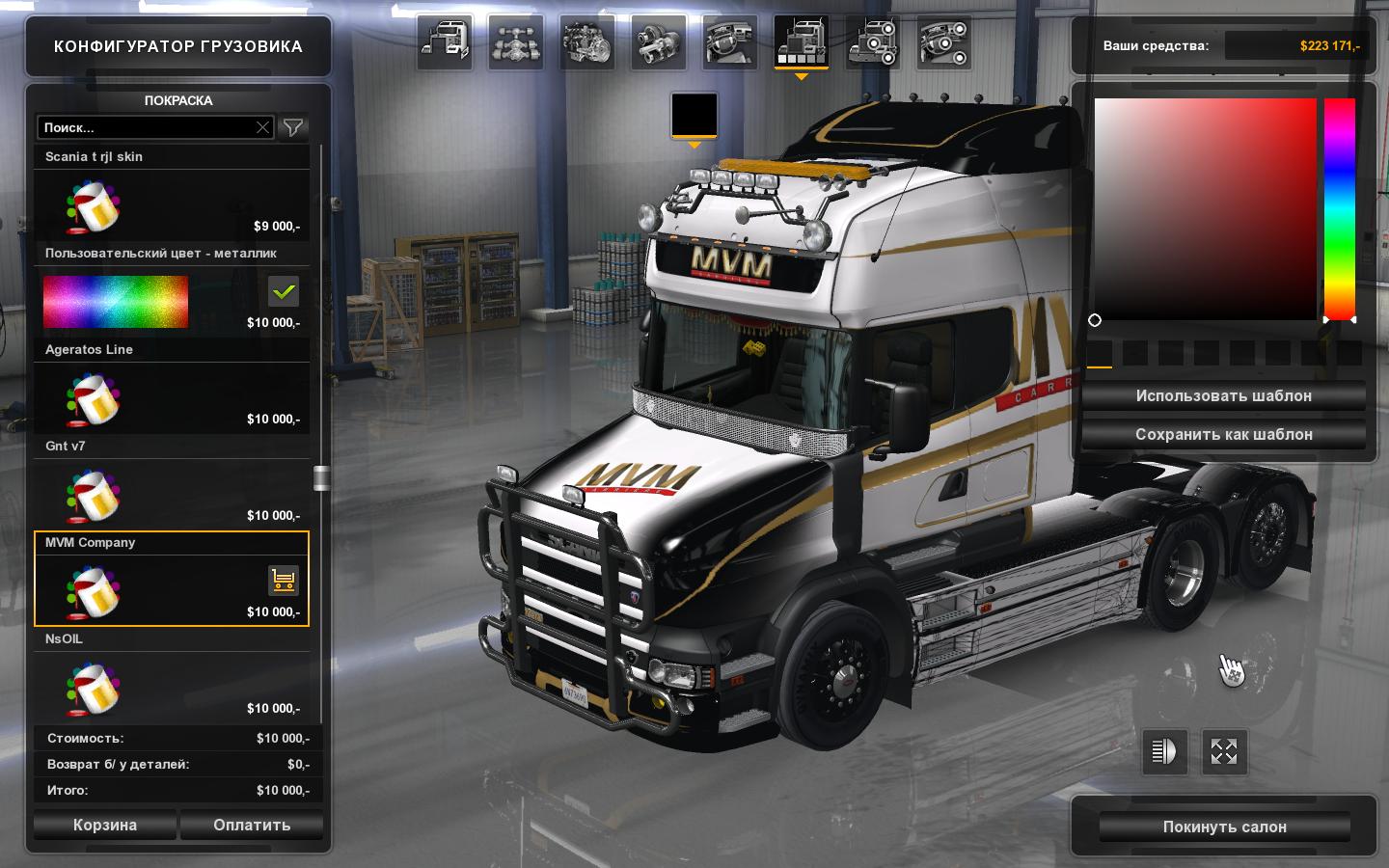Type in the paint search field
This screenshot has height=868, width=1389.
pos(145,127)
